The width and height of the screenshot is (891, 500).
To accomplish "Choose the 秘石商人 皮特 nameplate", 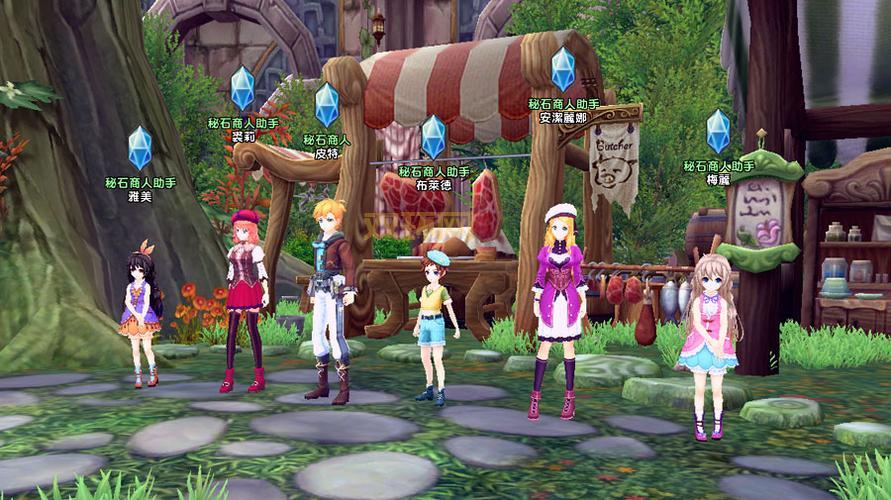I will pos(327,147).
